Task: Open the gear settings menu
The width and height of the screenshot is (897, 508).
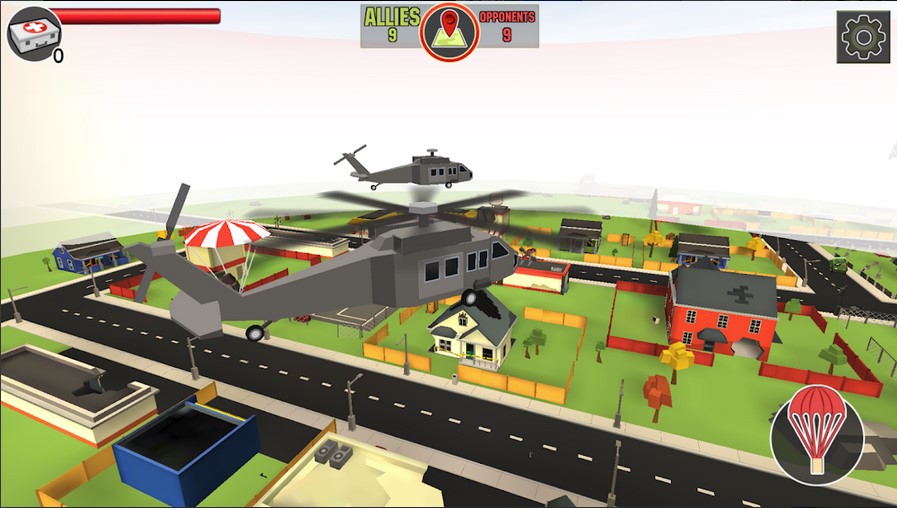Action: click(x=863, y=37)
